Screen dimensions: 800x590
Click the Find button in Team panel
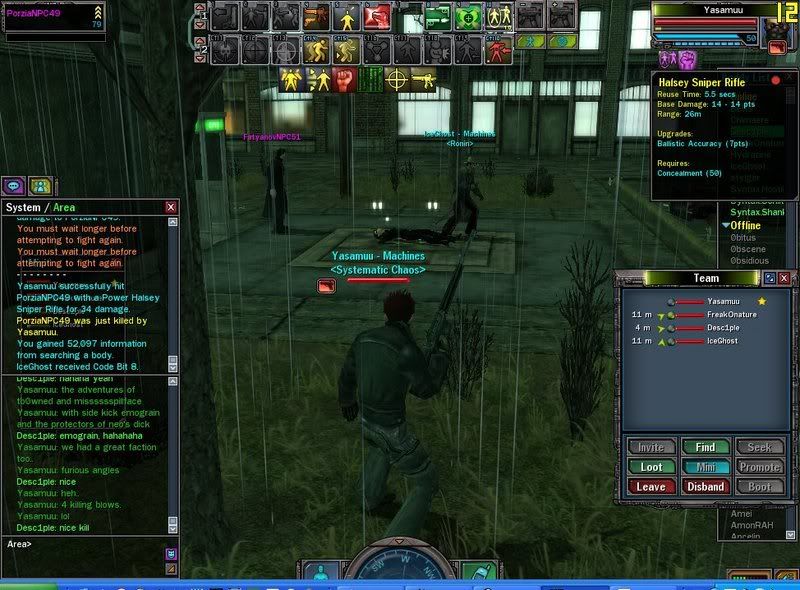coord(706,447)
